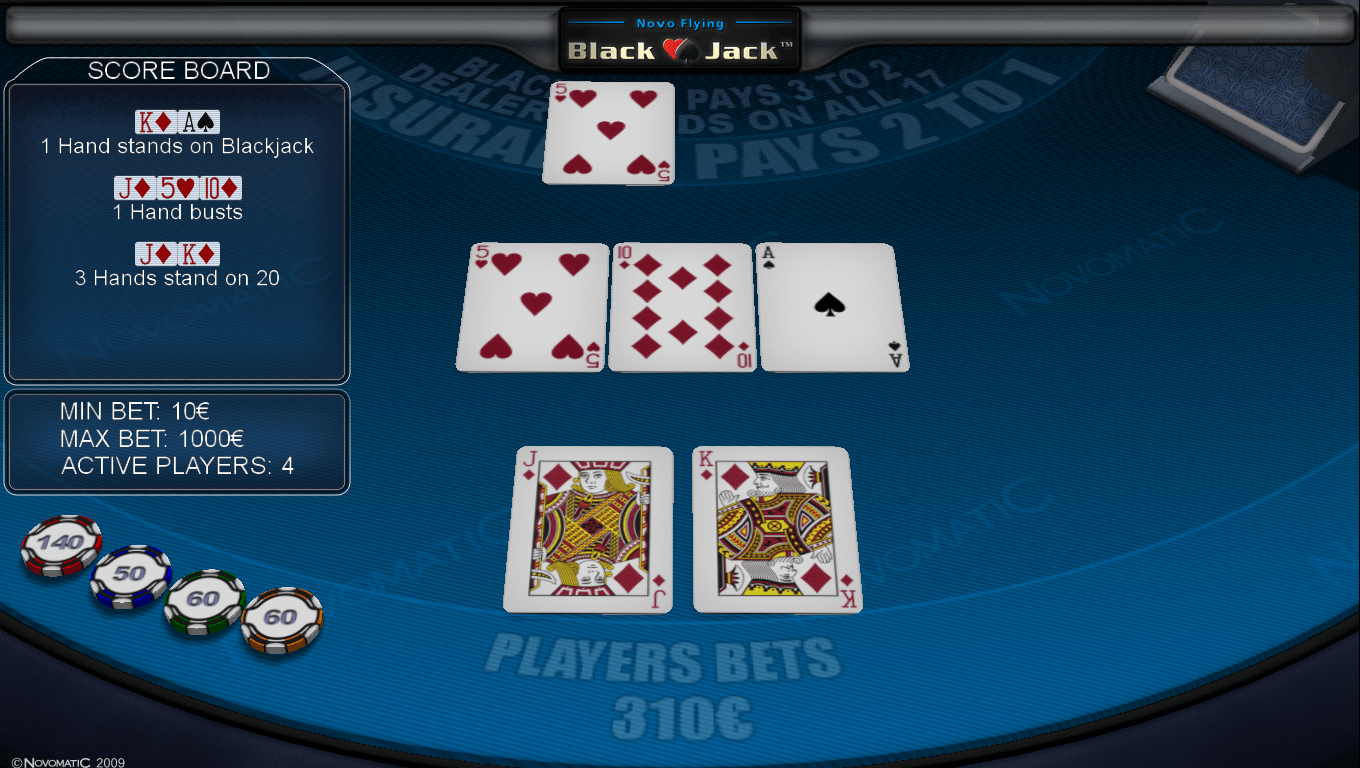This screenshot has width=1360, height=768.
Task: Click the Jack of Diamonds in the player hand
Action: click(589, 530)
